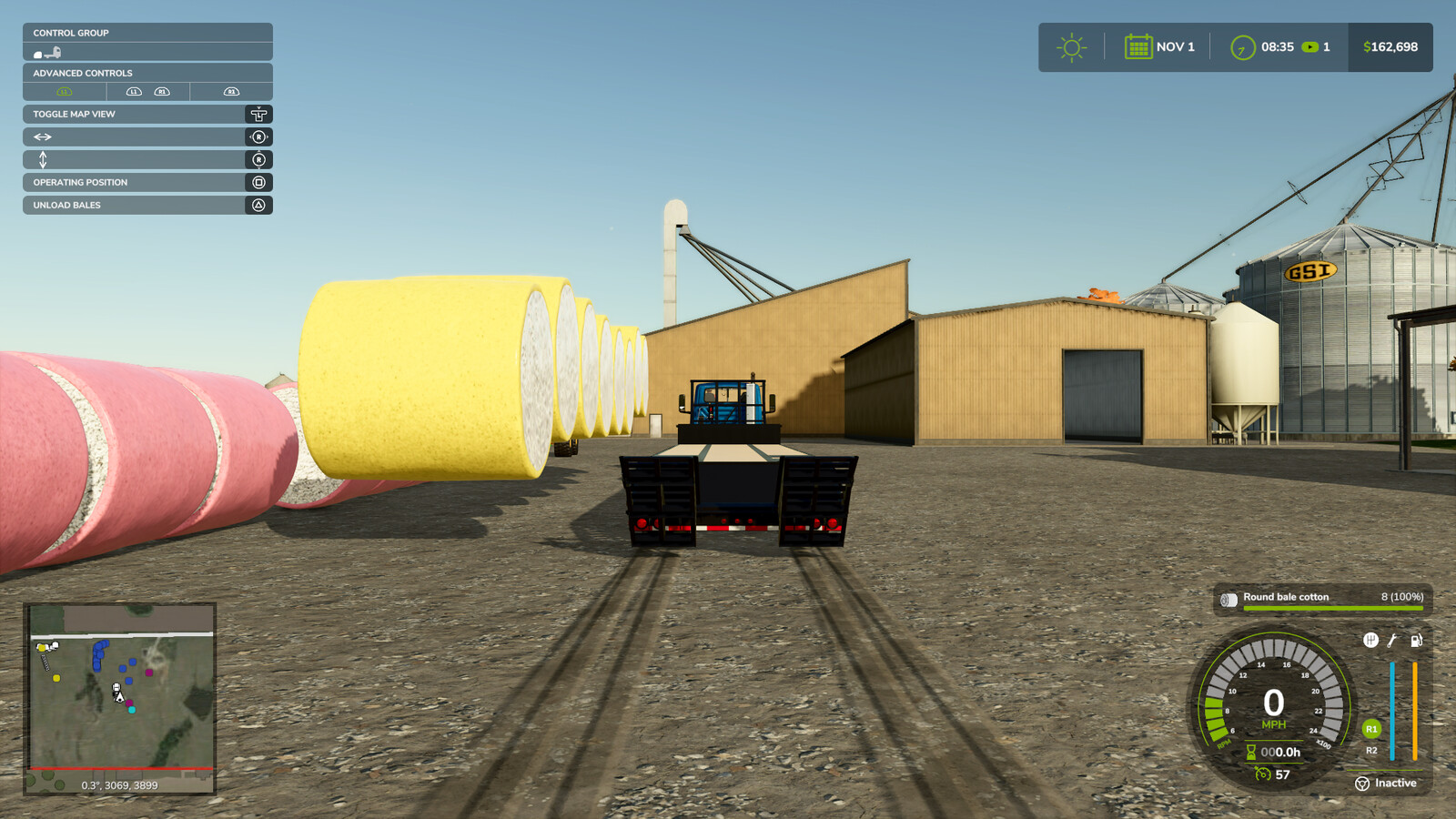
Task: Toggle the green L1 advanced control
Action: click(64, 91)
